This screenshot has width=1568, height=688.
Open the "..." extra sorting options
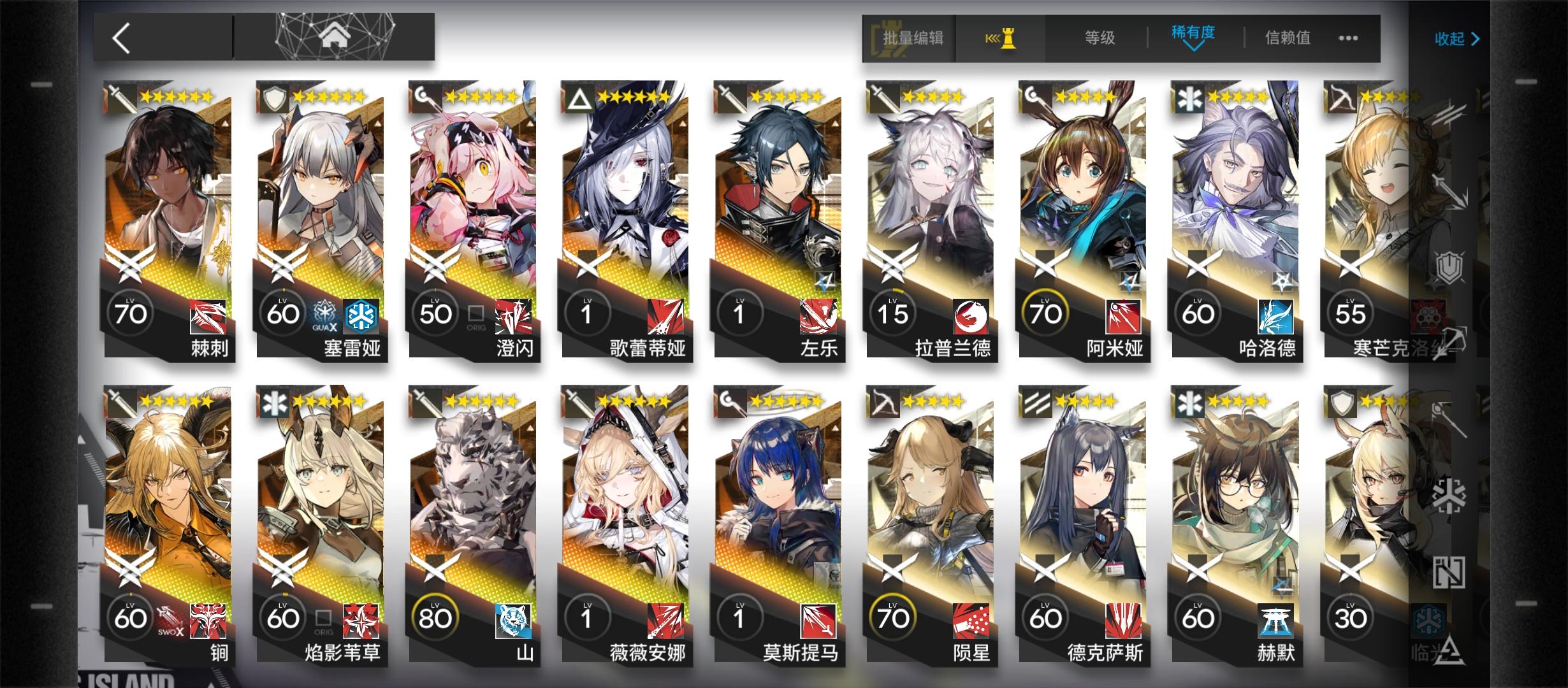pos(1348,39)
